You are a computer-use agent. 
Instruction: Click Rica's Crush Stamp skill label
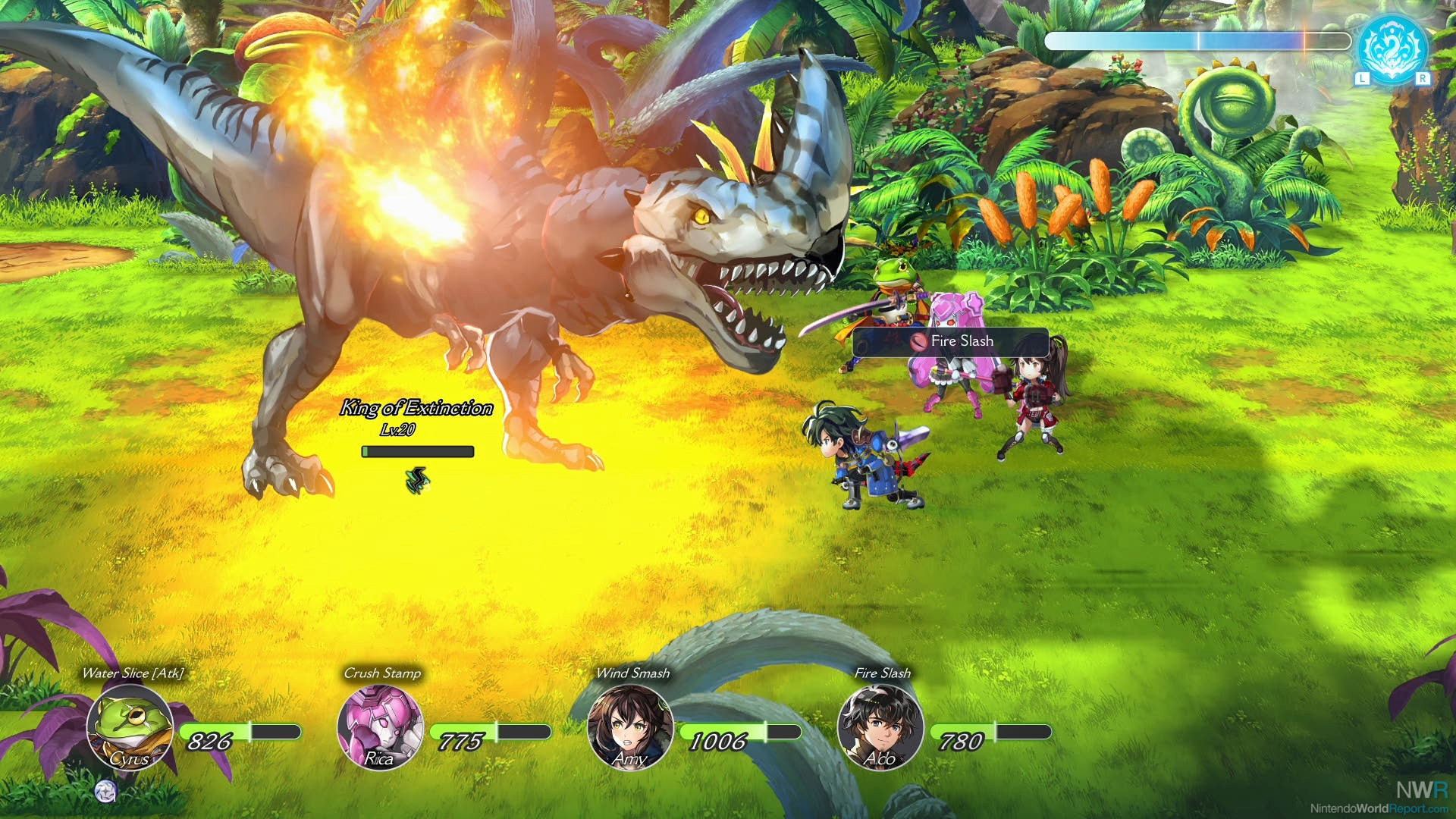point(382,673)
